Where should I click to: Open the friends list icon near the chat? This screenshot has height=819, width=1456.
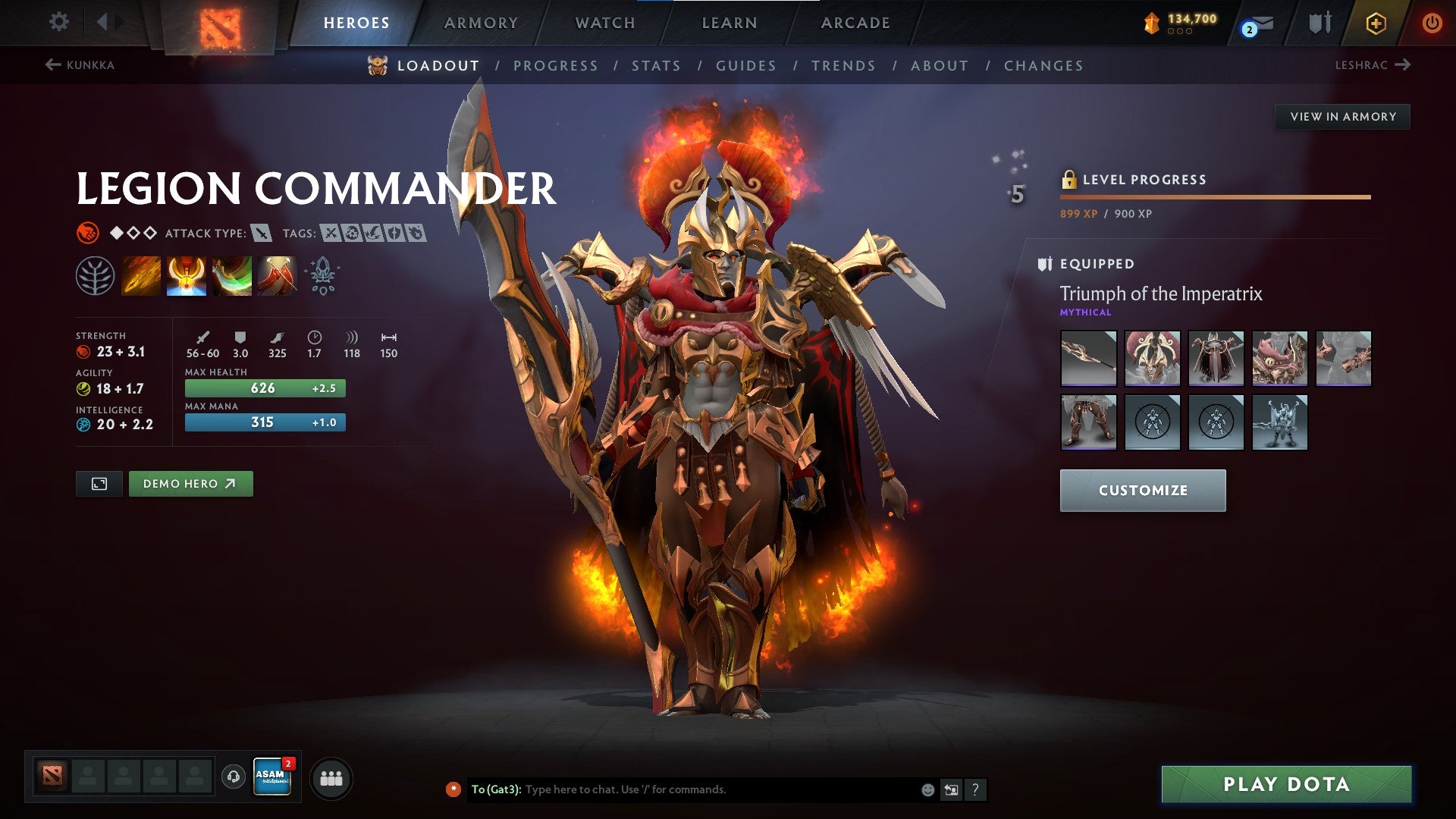pyautogui.click(x=332, y=777)
